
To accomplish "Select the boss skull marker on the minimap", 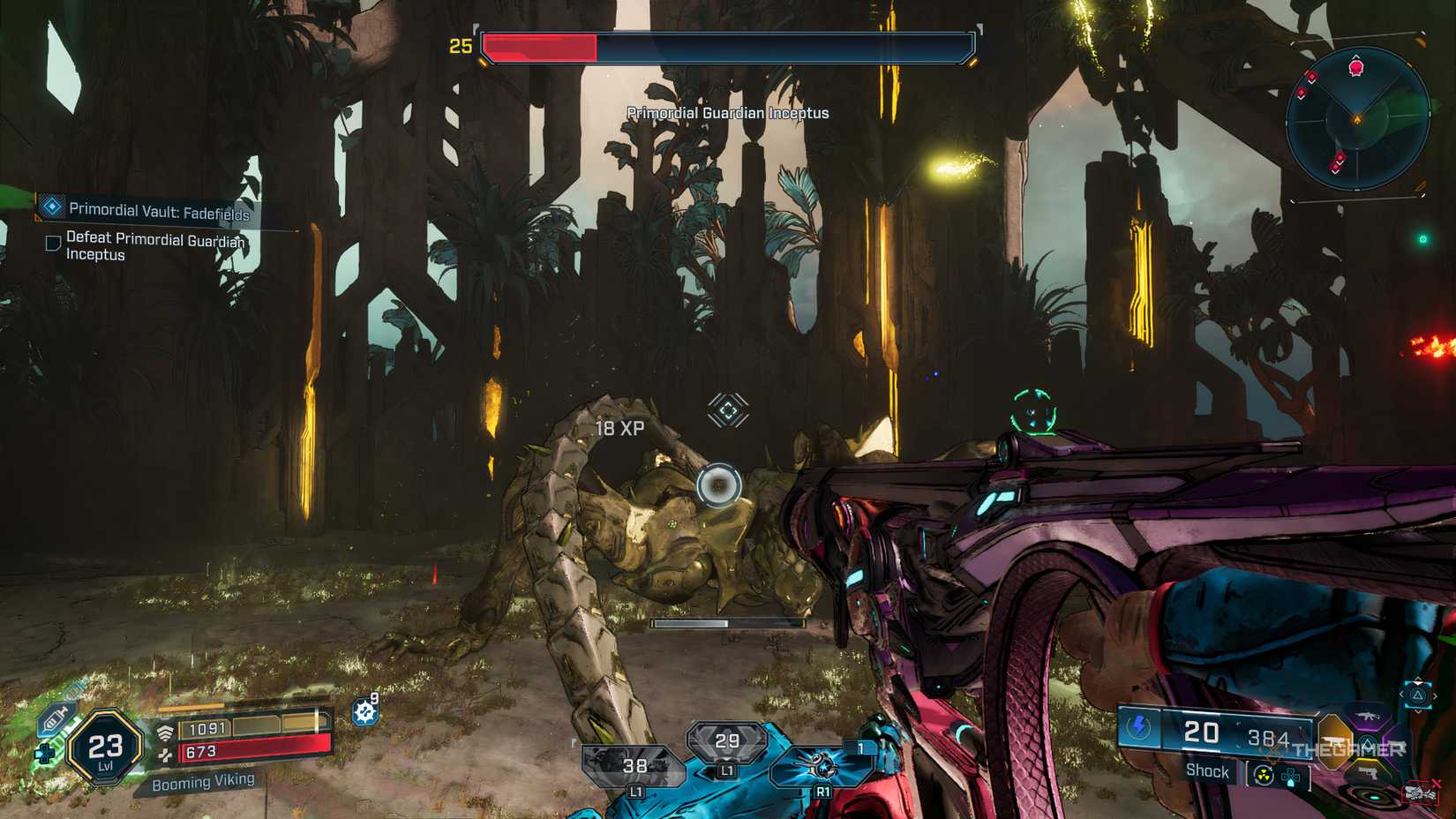I will 1356,68.
